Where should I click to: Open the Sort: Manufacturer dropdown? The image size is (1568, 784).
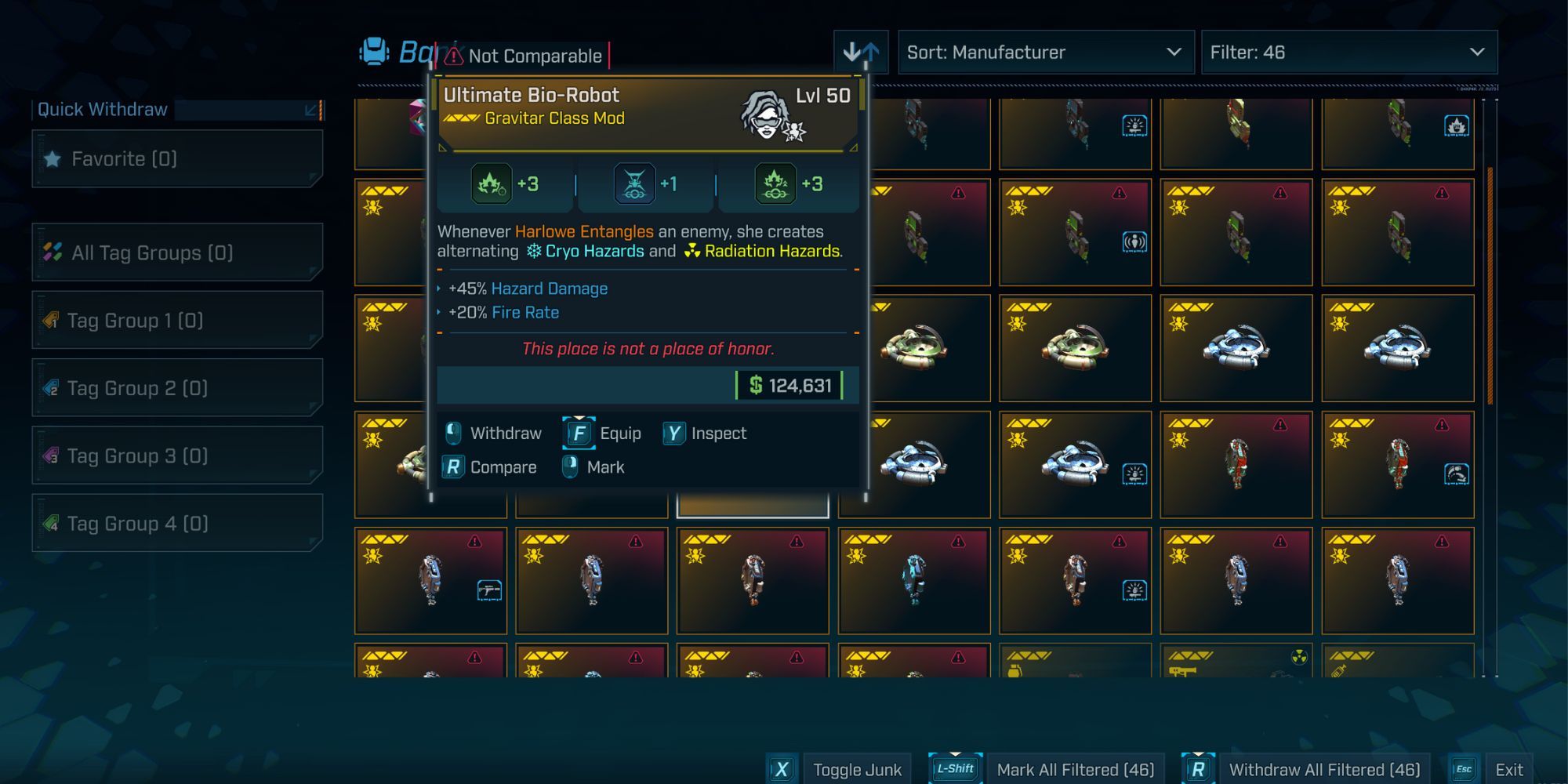coord(1045,53)
